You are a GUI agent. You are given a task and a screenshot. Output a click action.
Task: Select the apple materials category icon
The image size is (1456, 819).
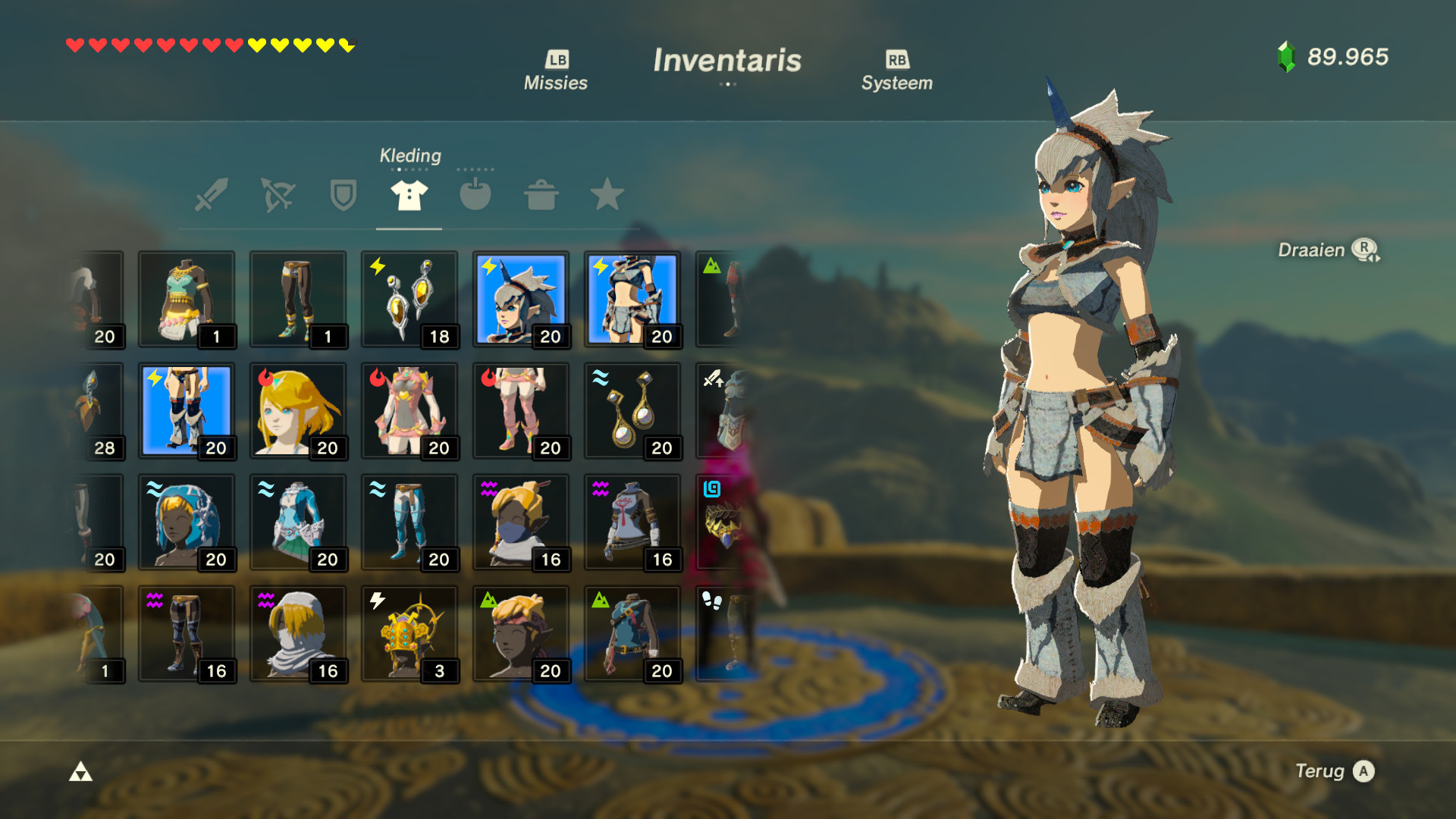[474, 196]
